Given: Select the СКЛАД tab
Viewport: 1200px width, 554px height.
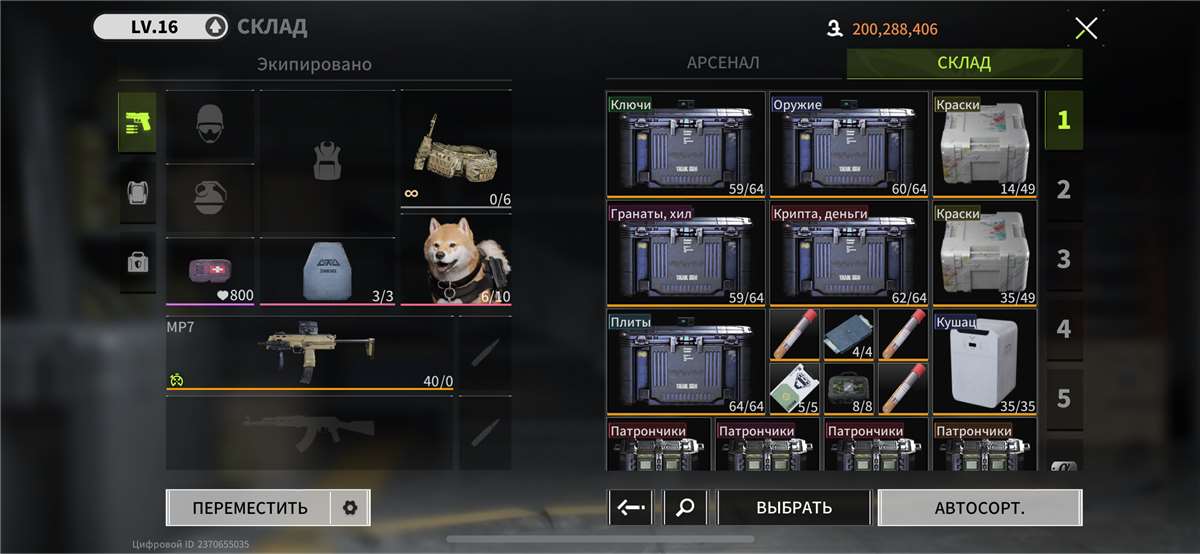Looking at the screenshot, I should click(964, 63).
